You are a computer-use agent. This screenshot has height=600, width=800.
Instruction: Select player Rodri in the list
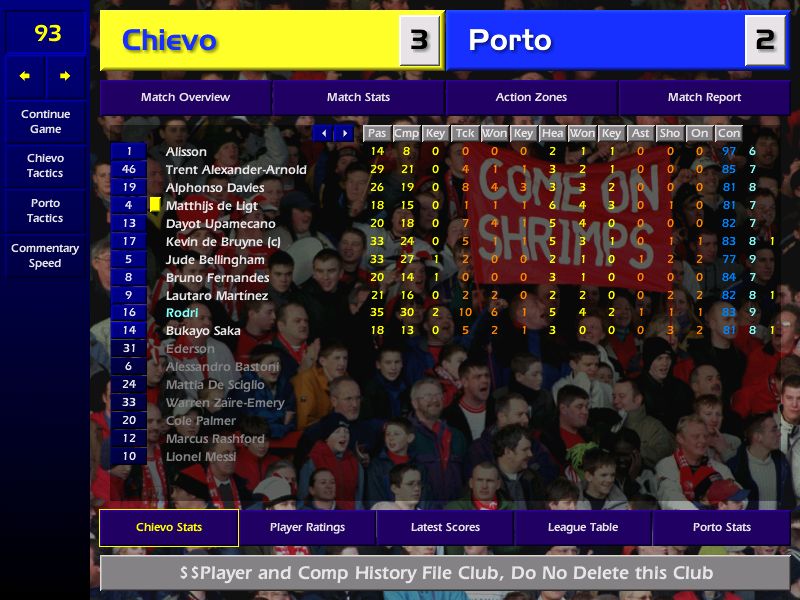pyautogui.click(x=182, y=313)
